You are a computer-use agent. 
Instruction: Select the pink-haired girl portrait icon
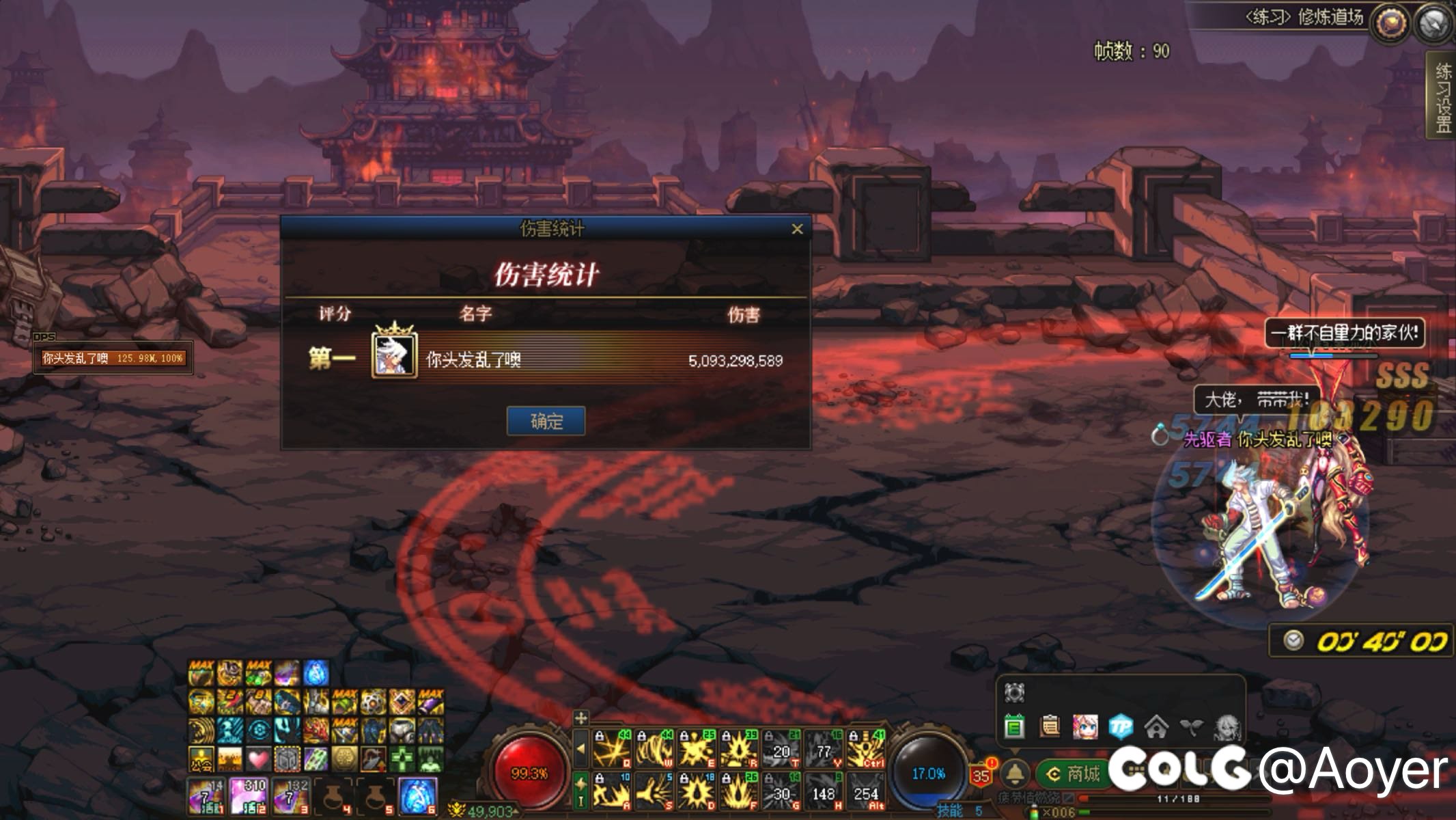point(1085,726)
